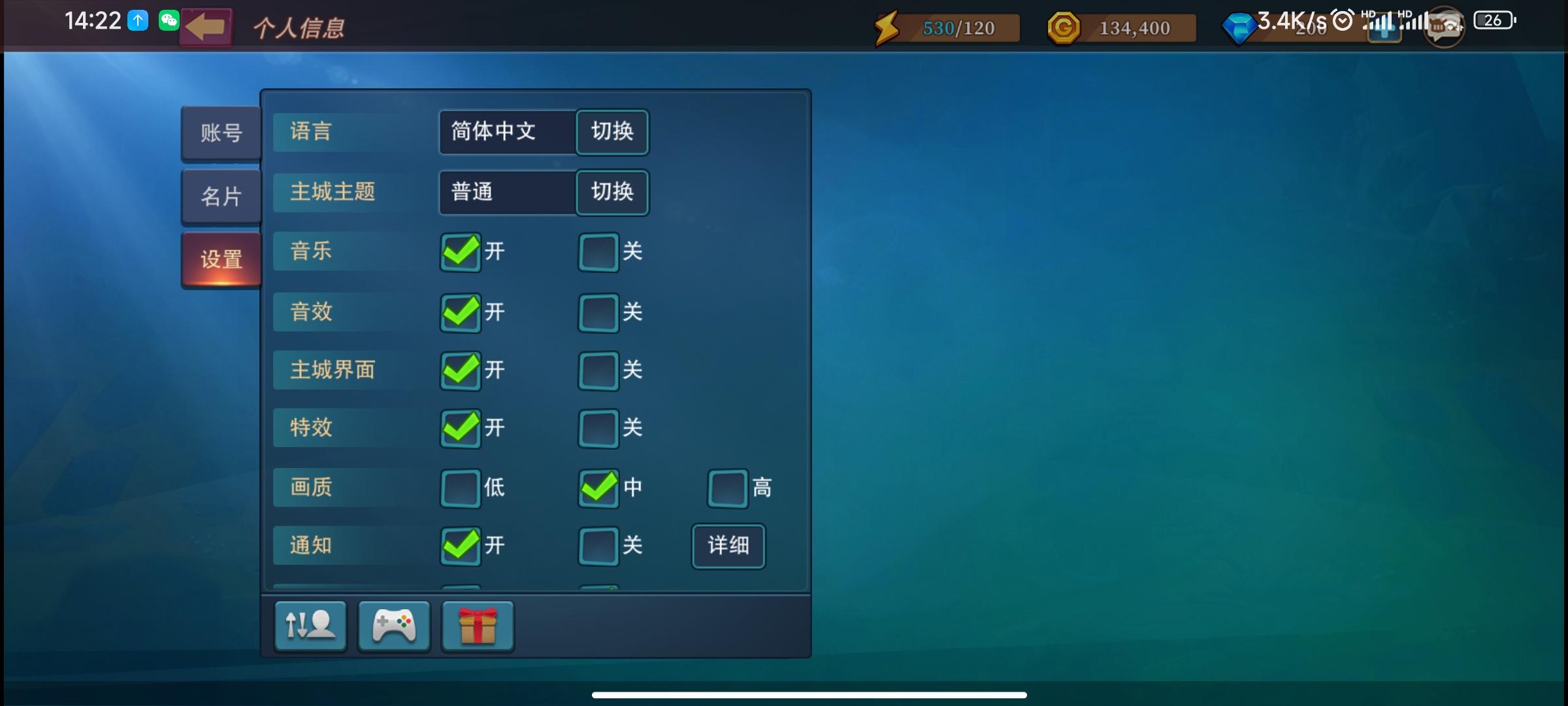Turn off 音乐 by checking 关
This screenshot has height=706, width=1568.
coord(596,254)
